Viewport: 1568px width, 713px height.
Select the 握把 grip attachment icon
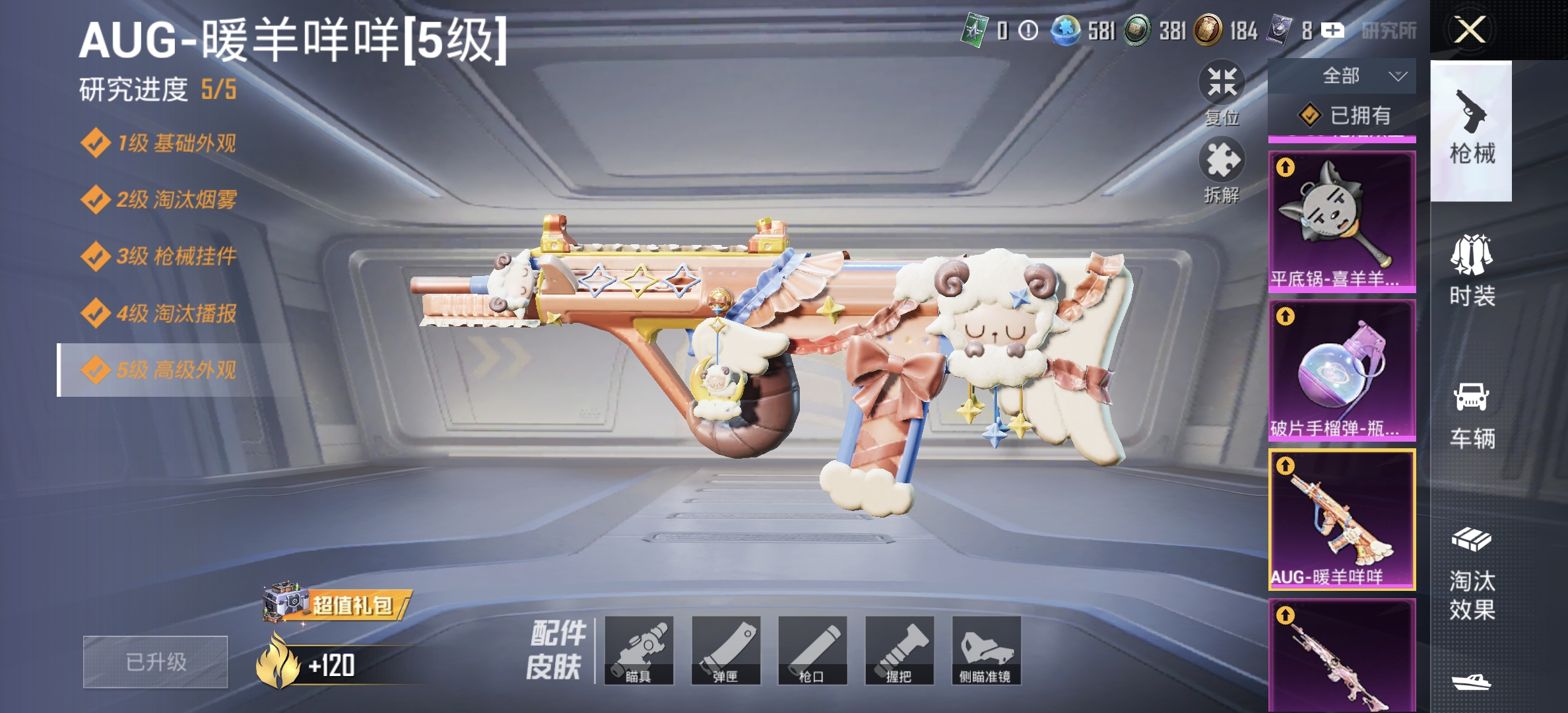click(899, 650)
